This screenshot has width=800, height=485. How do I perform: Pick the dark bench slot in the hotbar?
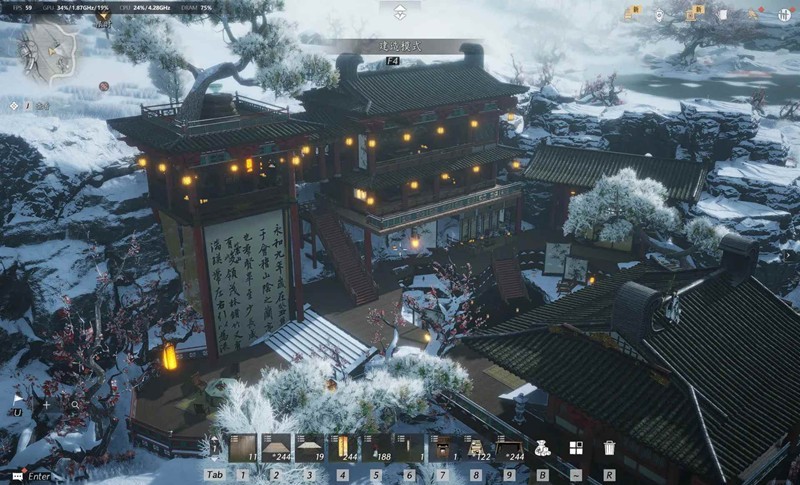pyautogui.click(x=510, y=448)
